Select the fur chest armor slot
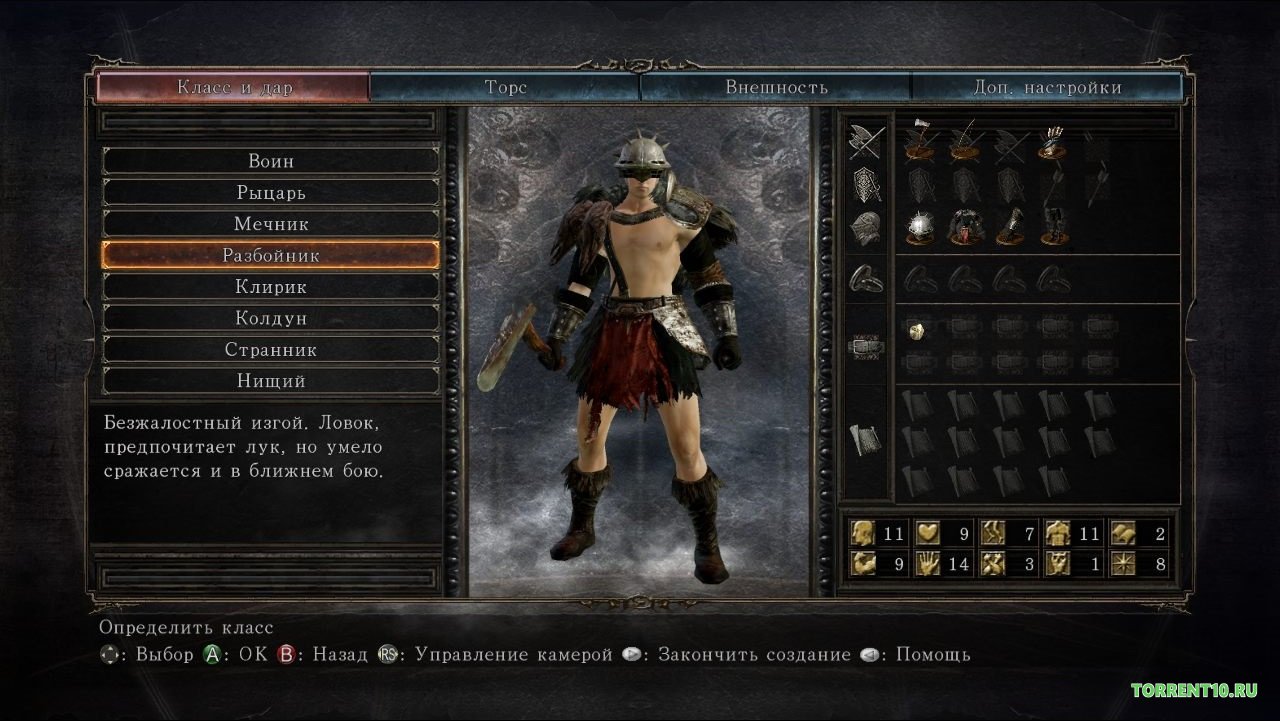1280x721 pixels. [x=963, y=228]
